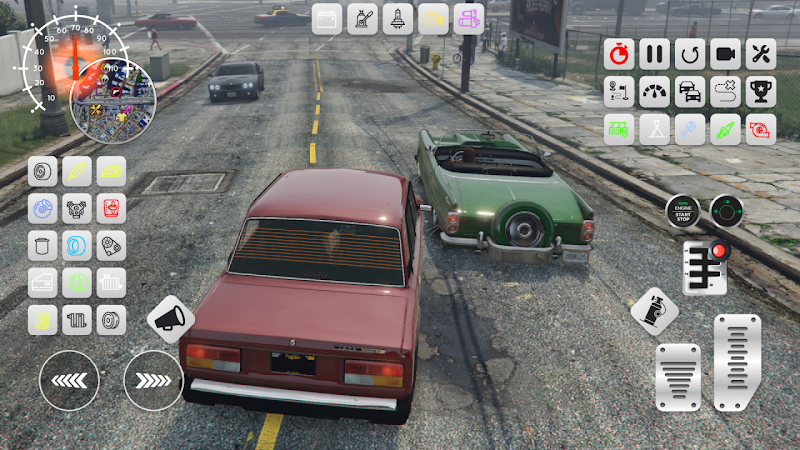Image resolution: width=800 pixels, height=450 pixels.
Task: Select the car battery icon
Action: coord(327,18)
